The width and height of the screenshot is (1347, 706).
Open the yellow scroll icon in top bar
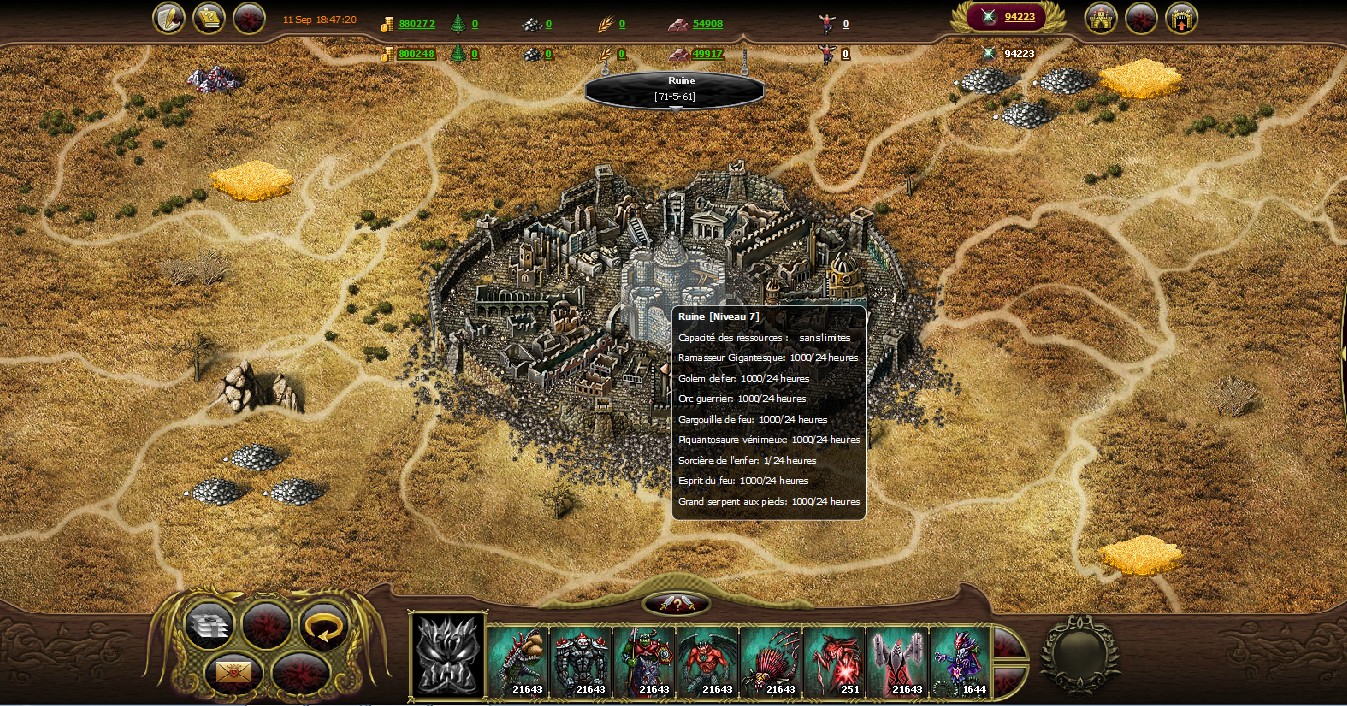tap(208, 18)
